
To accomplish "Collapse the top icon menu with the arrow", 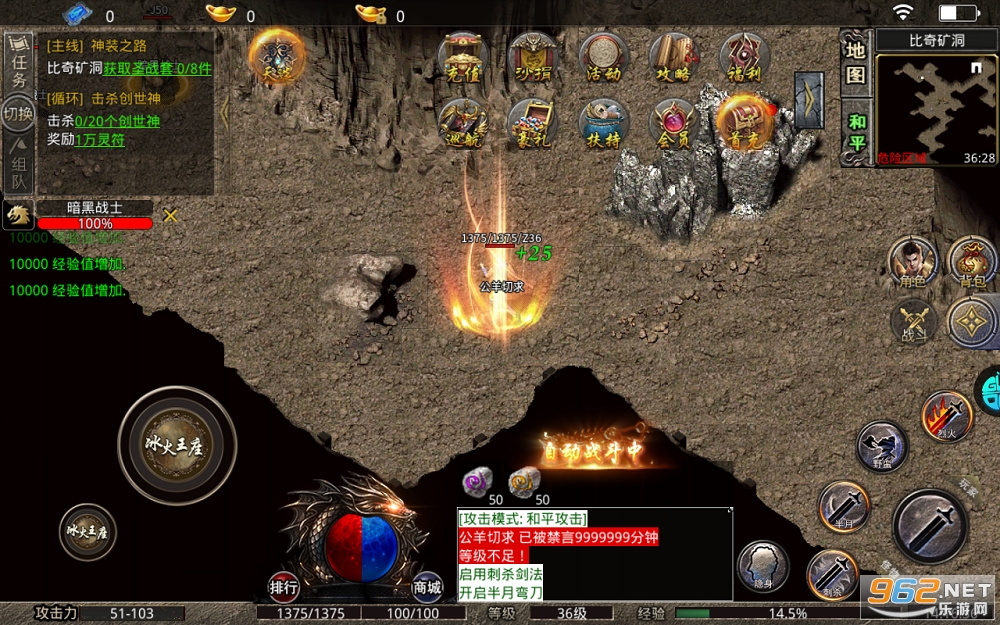I will [808, 100].
